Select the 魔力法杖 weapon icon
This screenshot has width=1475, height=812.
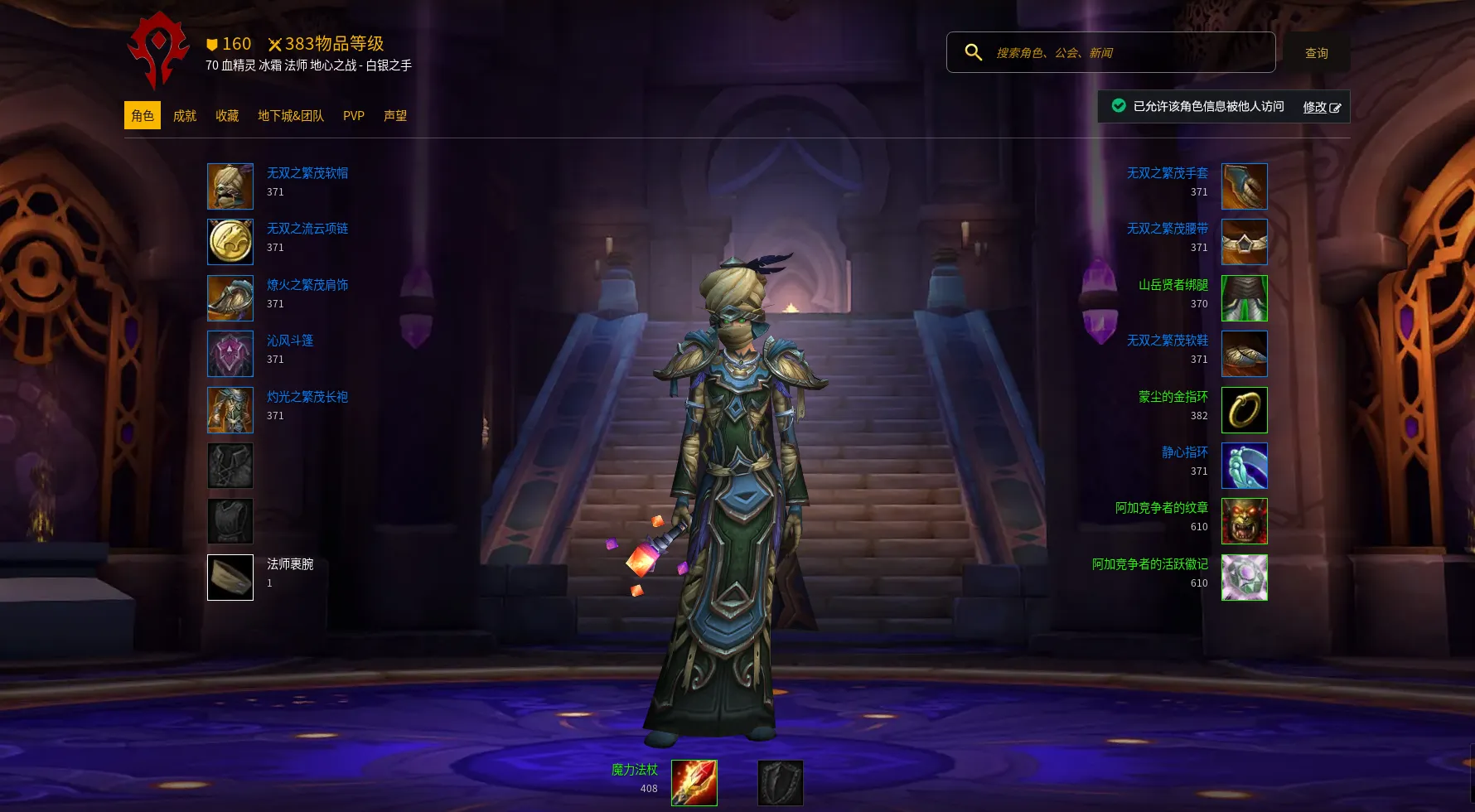tap(694, 783)
